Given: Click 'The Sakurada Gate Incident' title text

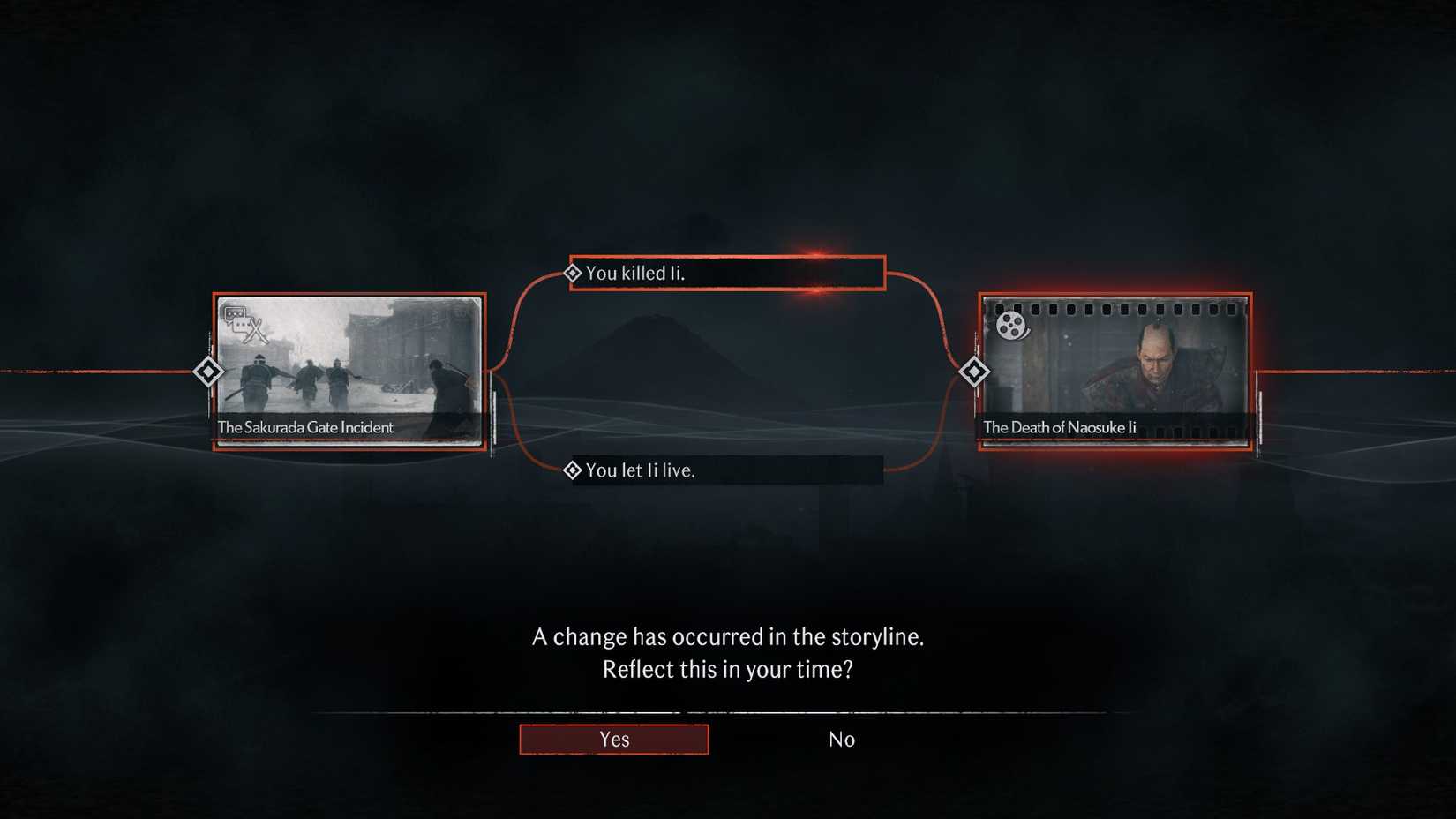Looking at the screenshot, I should 304,426.
